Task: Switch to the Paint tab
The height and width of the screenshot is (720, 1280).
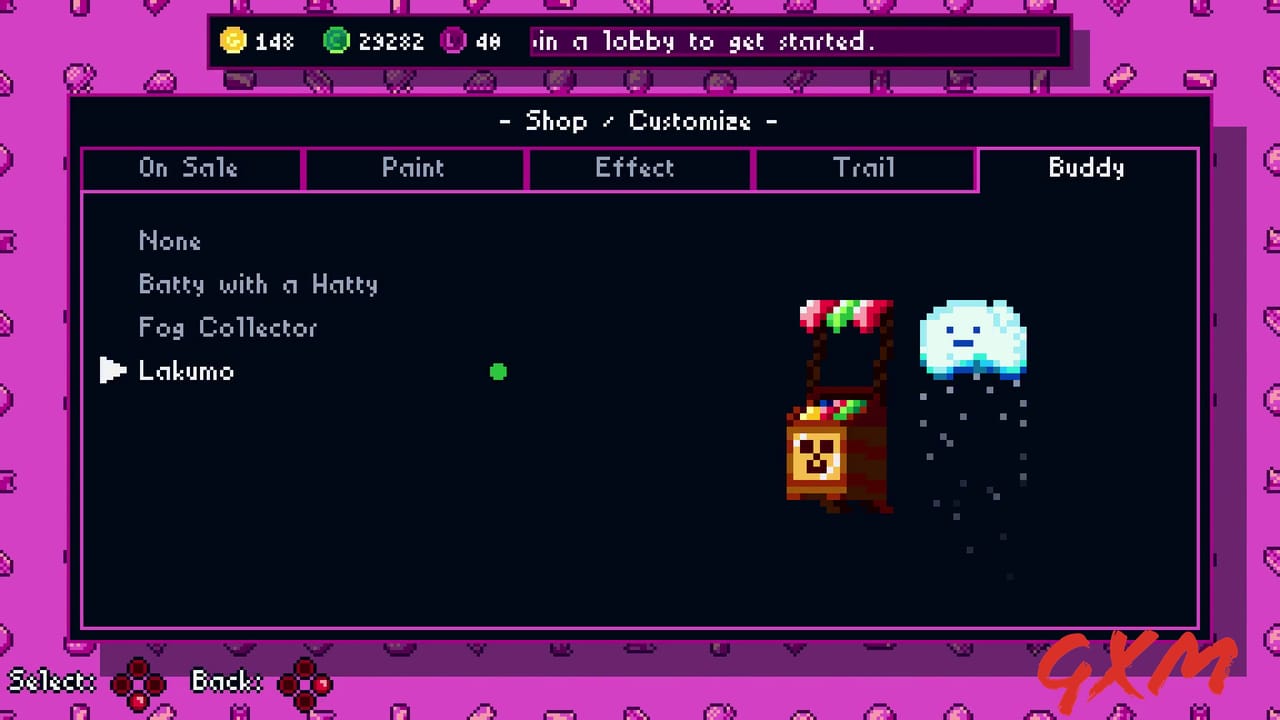Action: click(413, 168)
